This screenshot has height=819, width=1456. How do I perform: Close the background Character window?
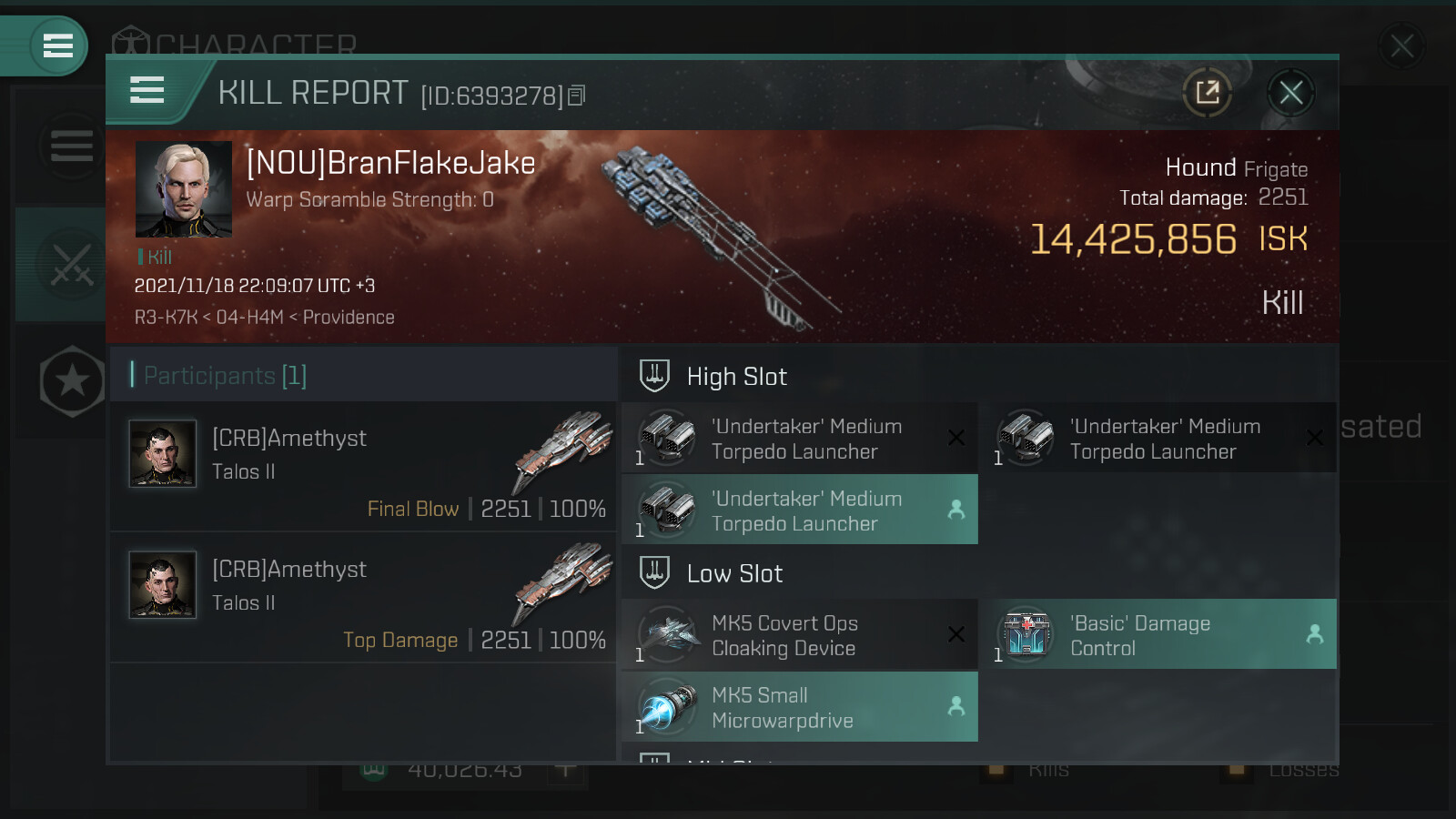[x=1401, y=45]
